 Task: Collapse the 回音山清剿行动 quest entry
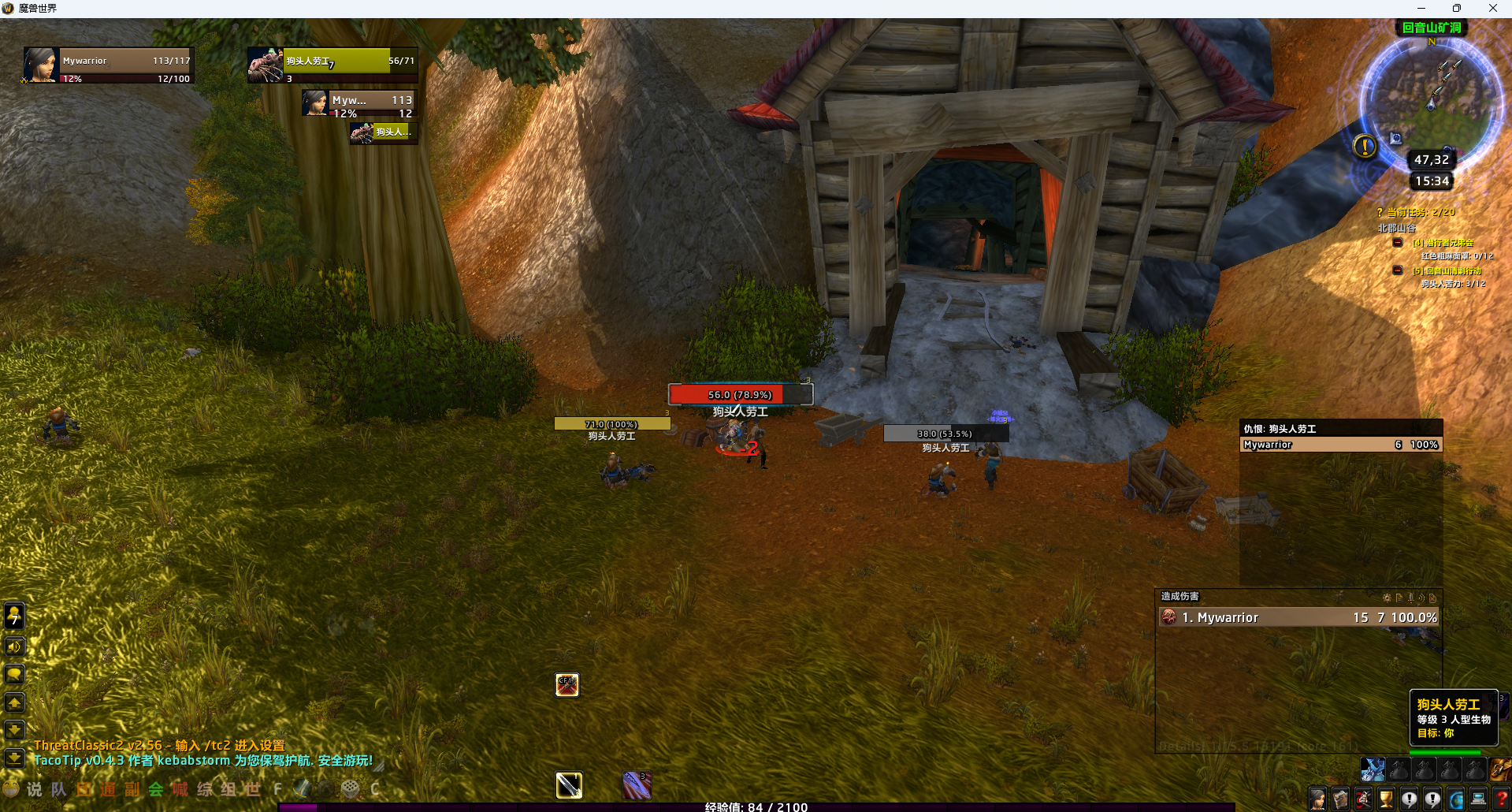point(1397,270)
